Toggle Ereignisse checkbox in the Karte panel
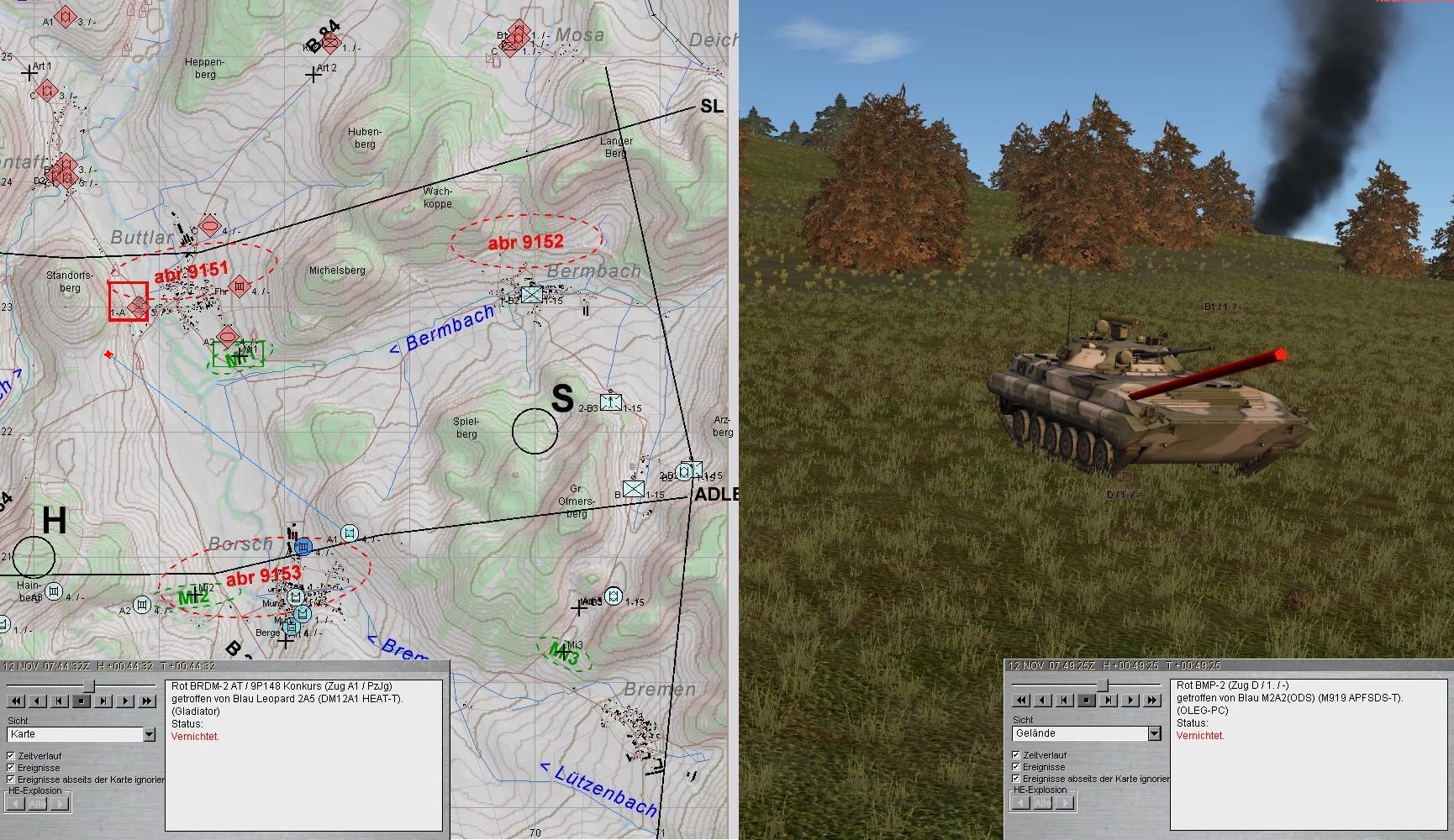The image size is (1454, 840). coord(11,768)
